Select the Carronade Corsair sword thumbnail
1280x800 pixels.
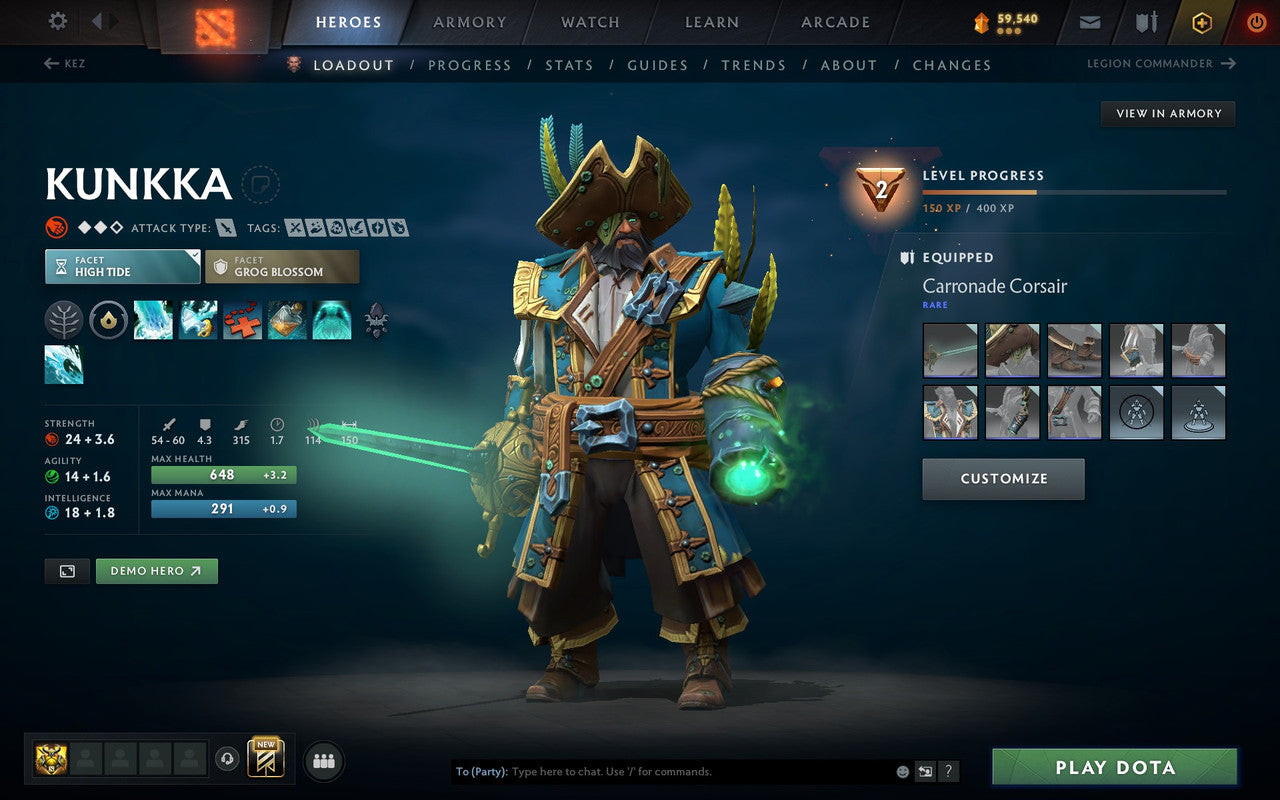pos(950,349)
